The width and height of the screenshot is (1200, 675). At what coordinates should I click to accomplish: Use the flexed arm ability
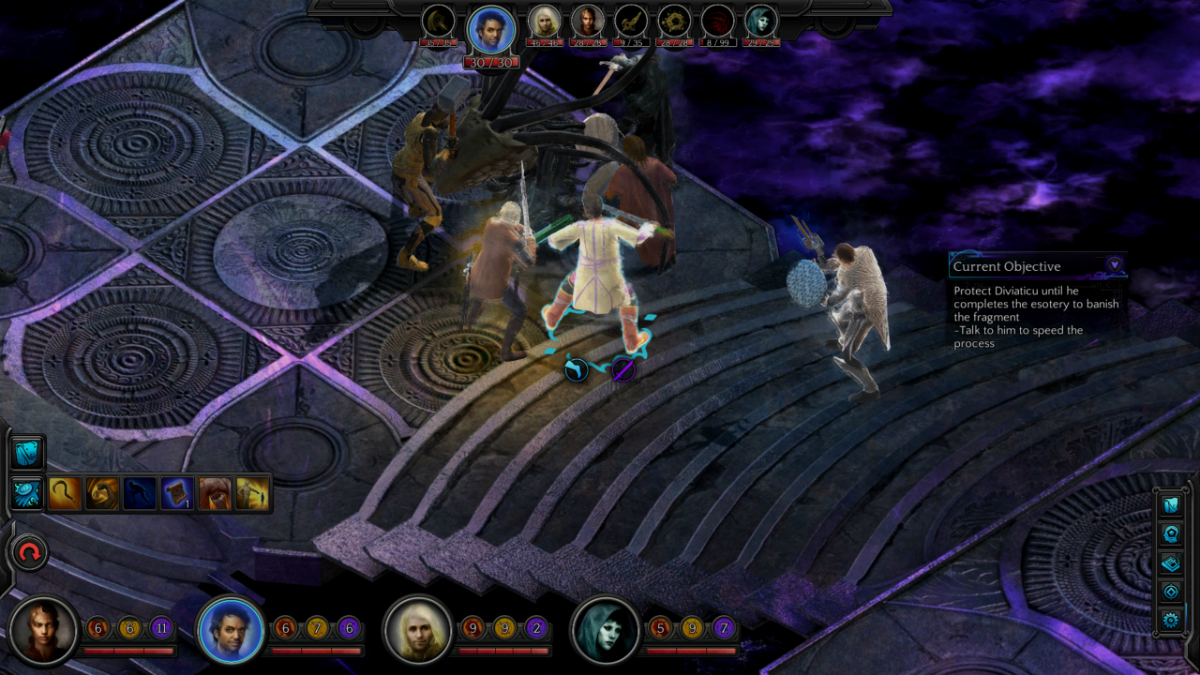pyautogui.click(x=102, y=493)
